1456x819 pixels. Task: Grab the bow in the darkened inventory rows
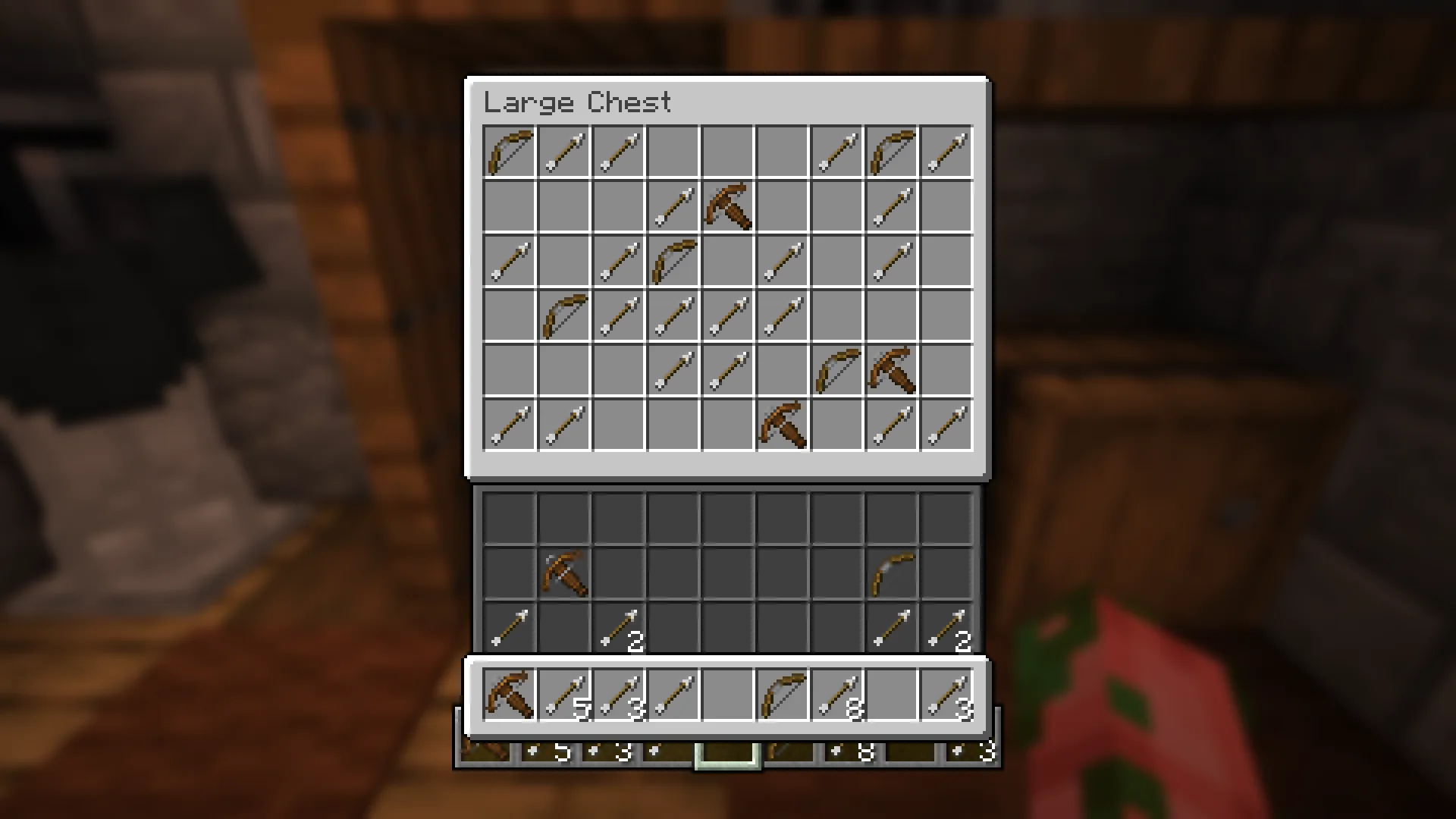(892, 574)
